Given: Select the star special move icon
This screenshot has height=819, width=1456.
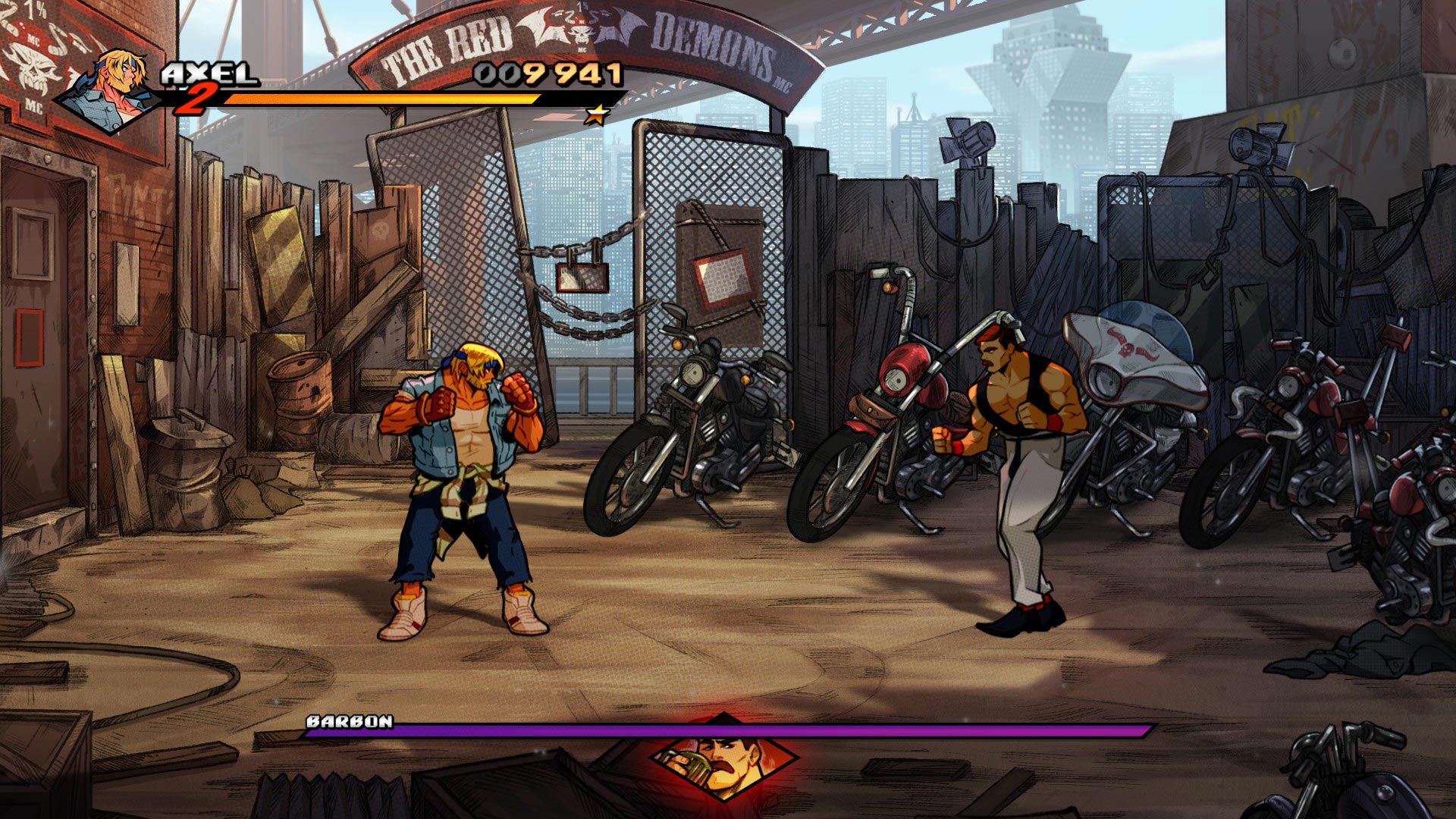Looking at the screenshot, I should [598, 115].
